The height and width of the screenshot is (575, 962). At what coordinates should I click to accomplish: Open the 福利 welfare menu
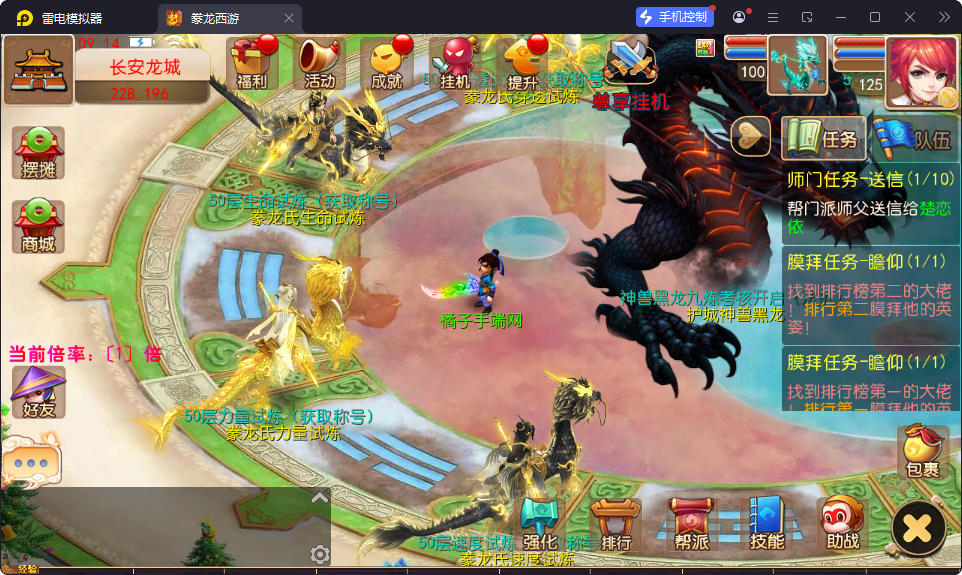coord(251,64)
